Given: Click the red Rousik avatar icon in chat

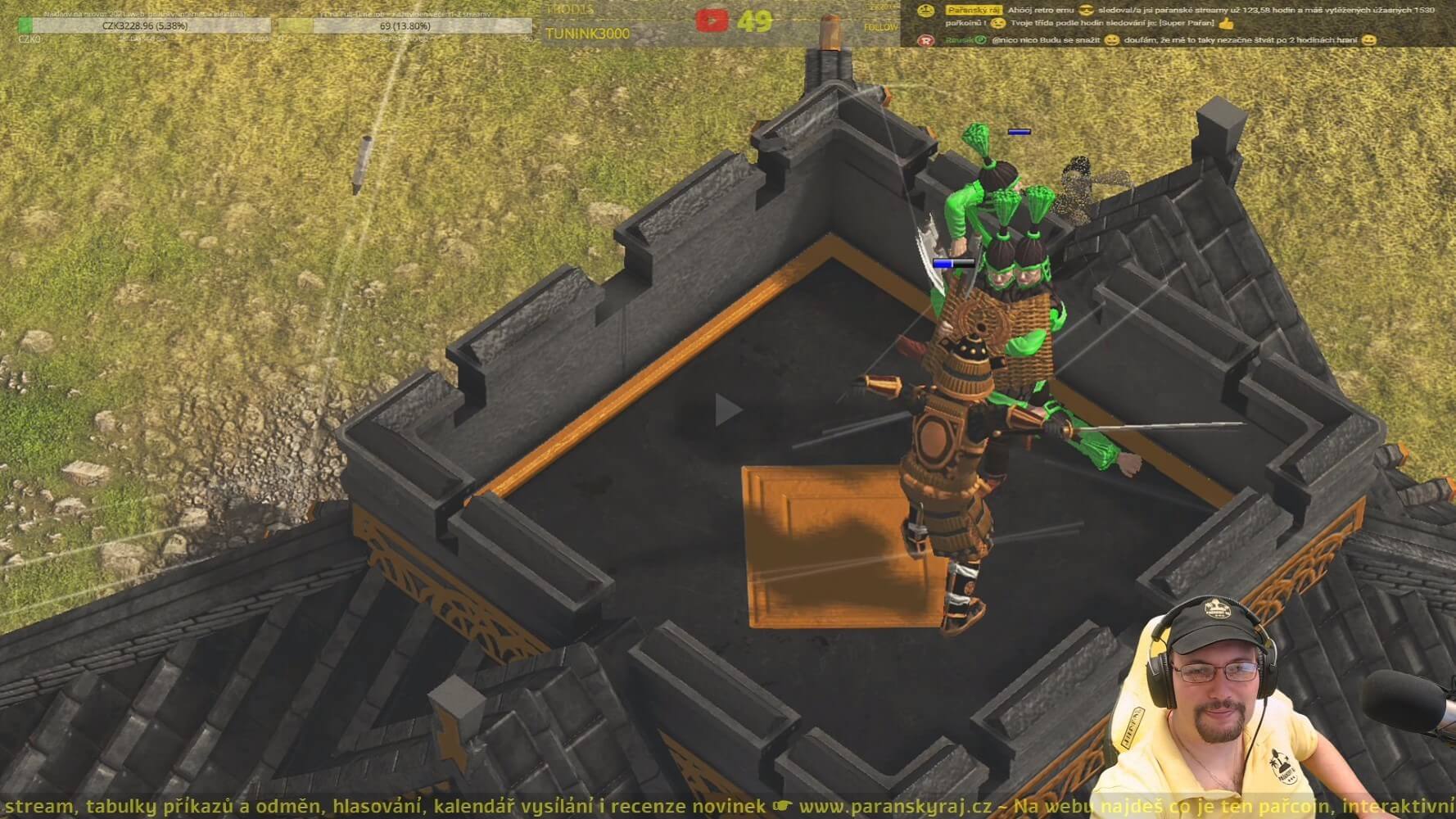Looking at the screenshot, I should click(928, 41).
